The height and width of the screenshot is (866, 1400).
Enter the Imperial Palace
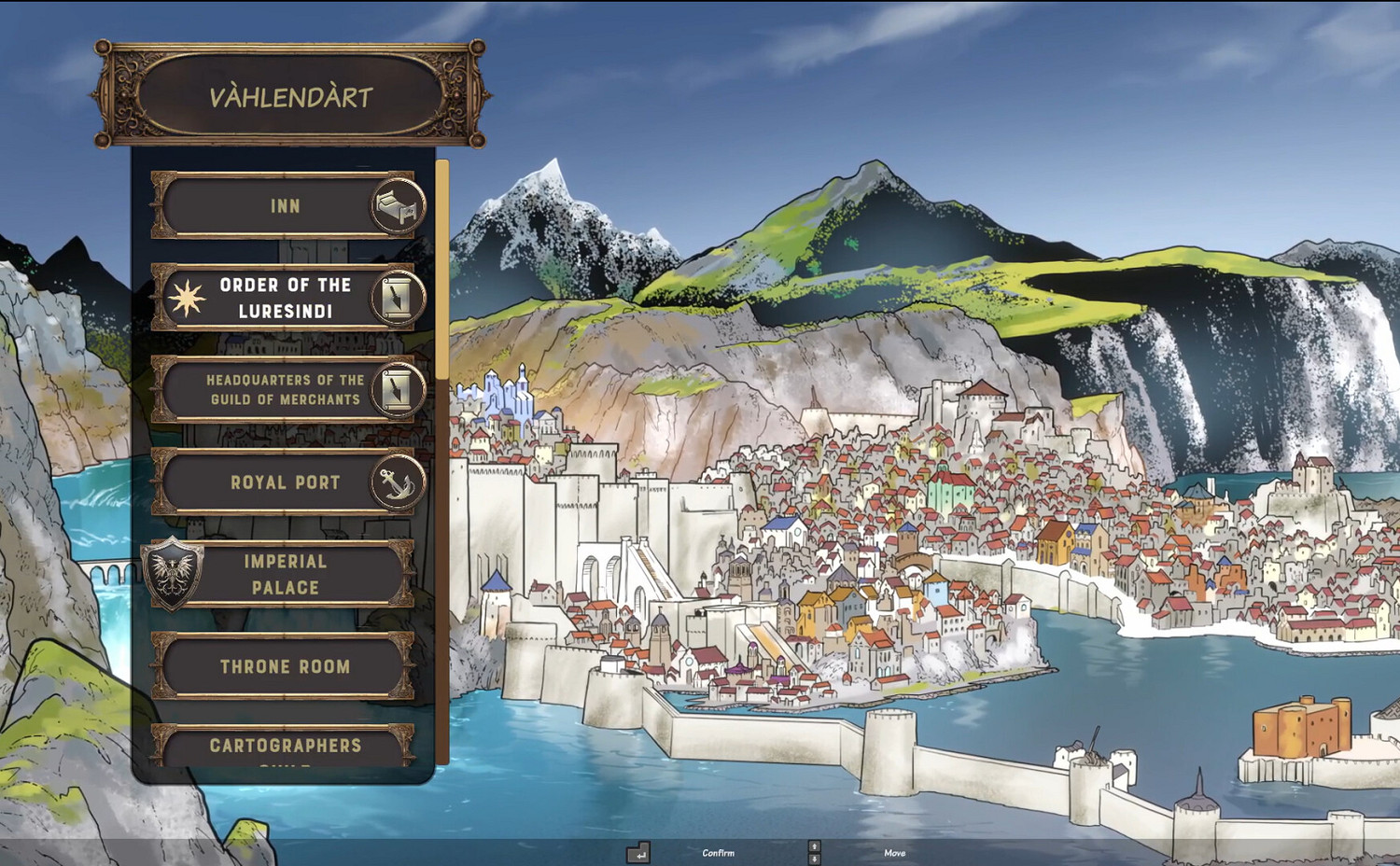pos(285,575)
